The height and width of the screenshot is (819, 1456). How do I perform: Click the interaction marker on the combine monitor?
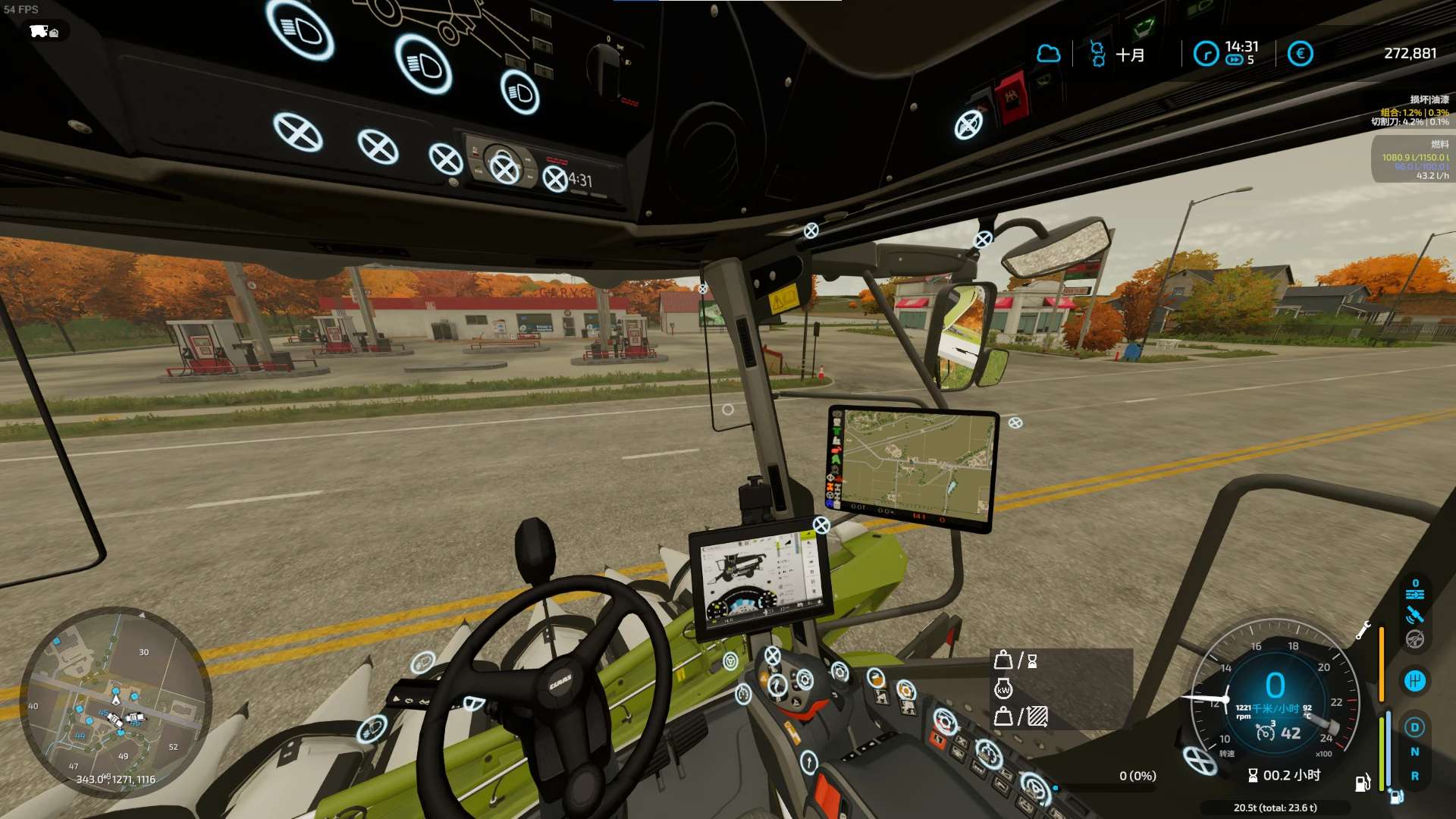click(821, 525)
